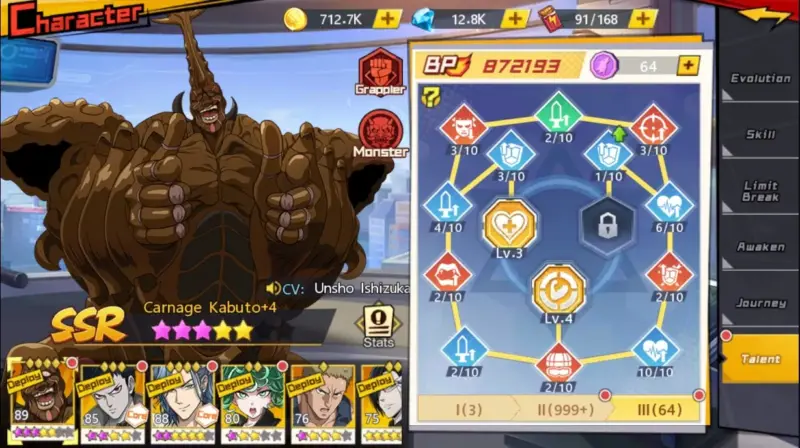Viewport: 800px width, 448px height.
Task: Open the Limit Break tab
Action: pyautogui.click(x=760, y=191)
